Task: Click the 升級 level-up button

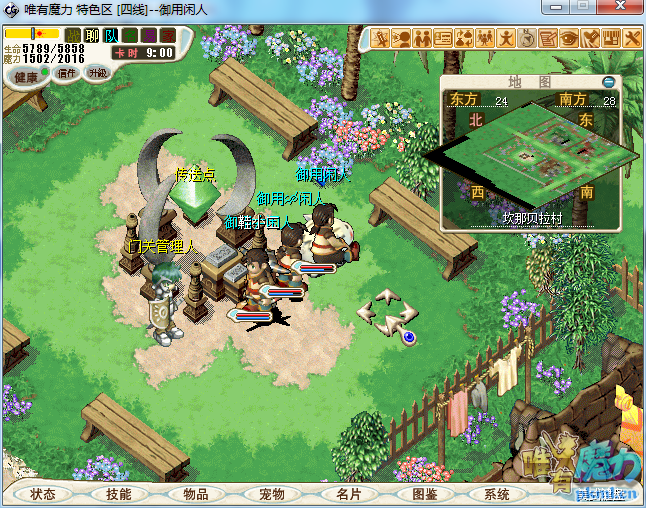Action: (97, 73)
